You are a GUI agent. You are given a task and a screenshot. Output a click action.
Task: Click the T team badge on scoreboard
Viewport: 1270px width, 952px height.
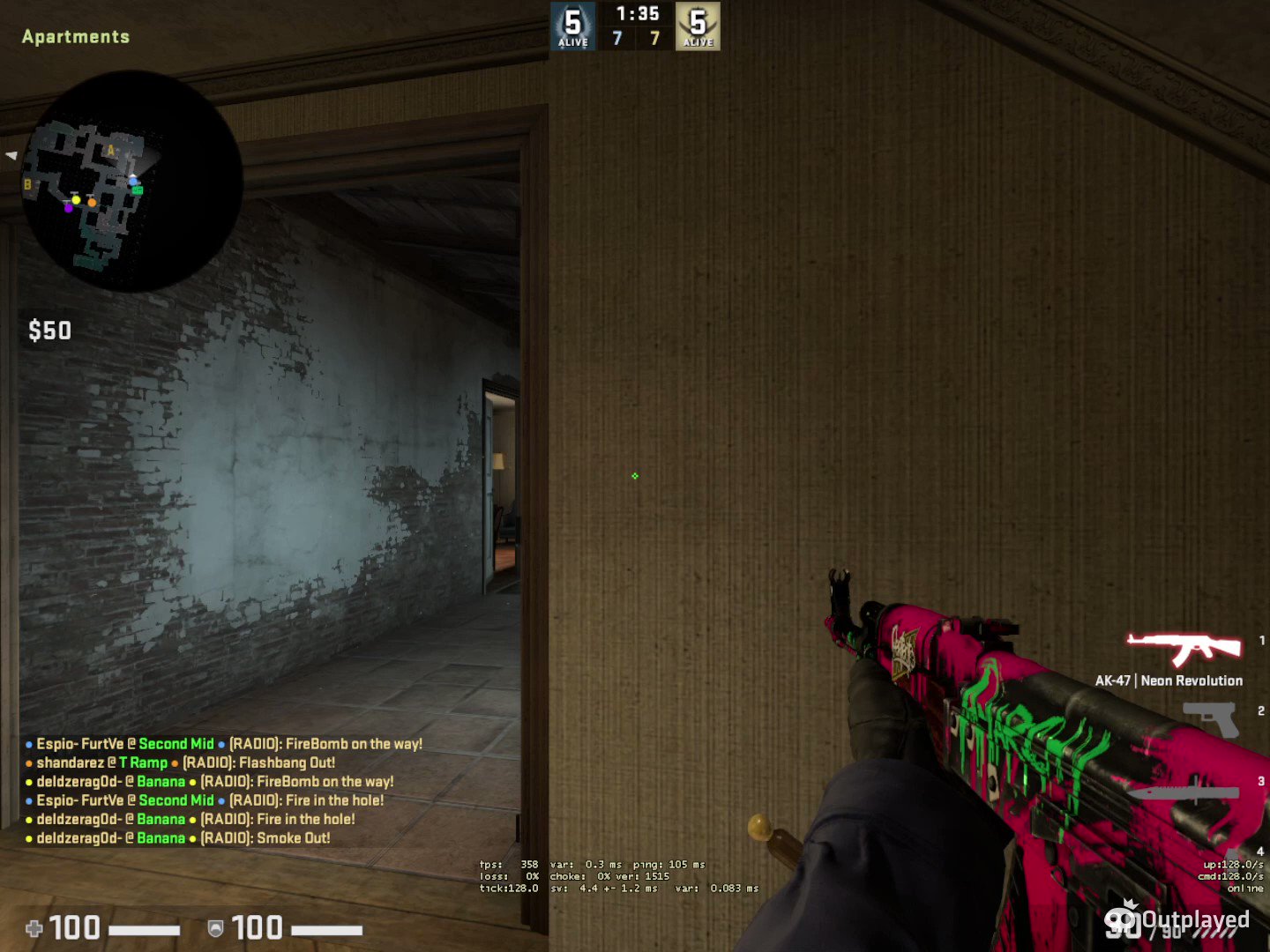[x=698, y=25]
